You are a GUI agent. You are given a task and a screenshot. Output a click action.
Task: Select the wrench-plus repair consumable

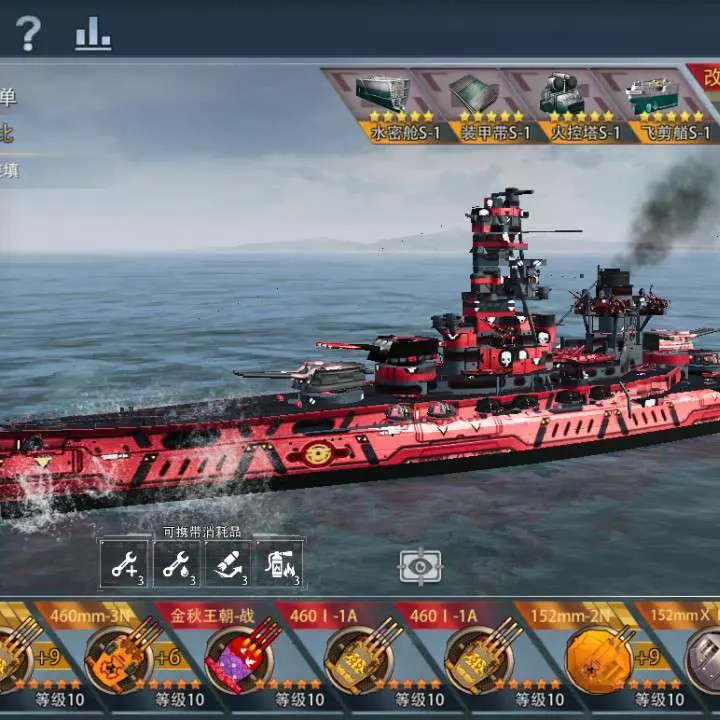(124, 564)
